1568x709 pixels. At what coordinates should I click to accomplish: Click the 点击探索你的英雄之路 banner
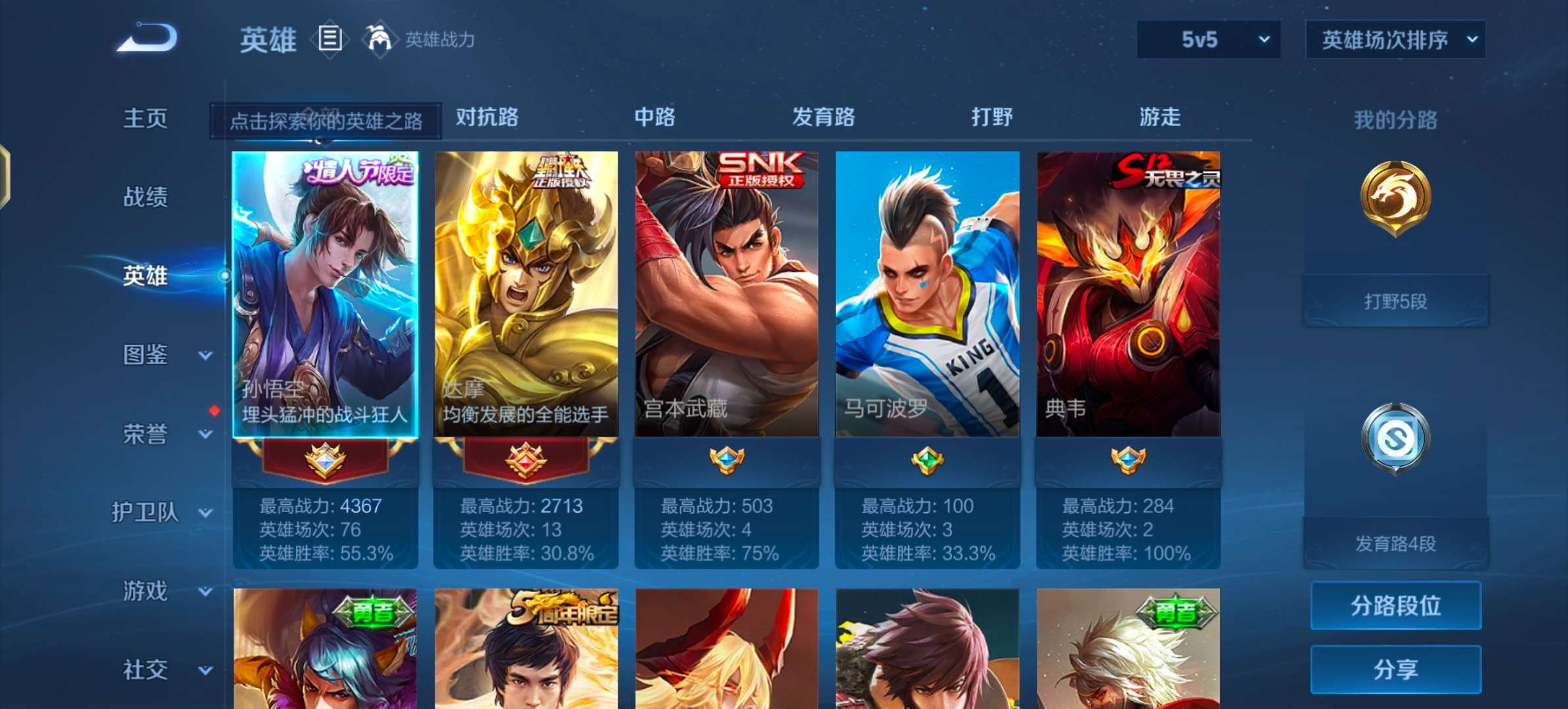(324, 120)
